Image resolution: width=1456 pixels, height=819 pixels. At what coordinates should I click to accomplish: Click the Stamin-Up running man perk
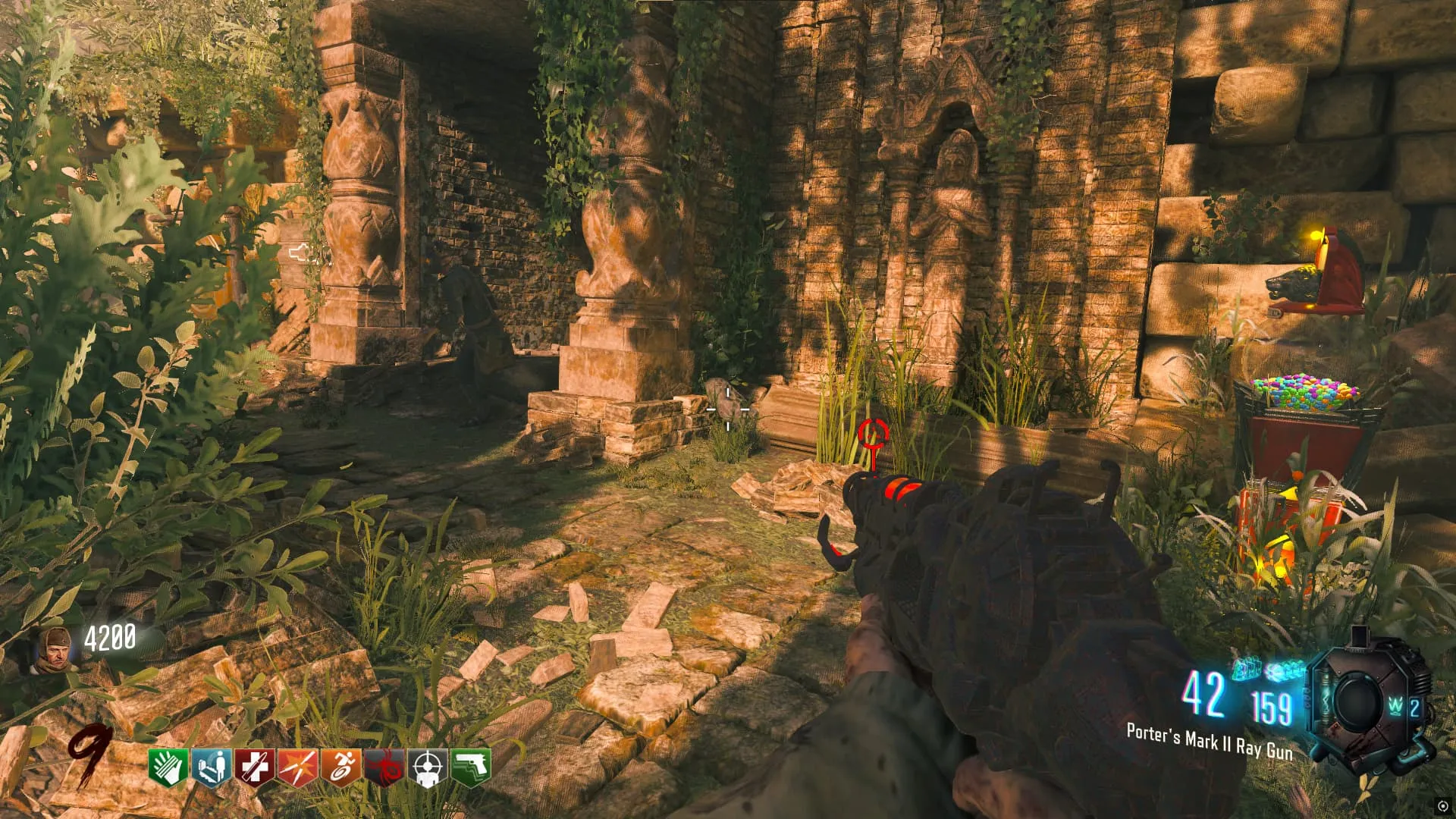click(340, 767)
